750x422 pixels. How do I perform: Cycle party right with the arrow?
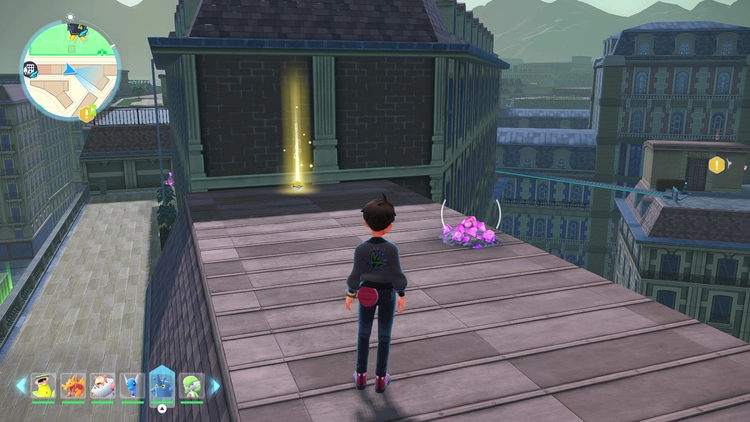[x=214, y=386]
